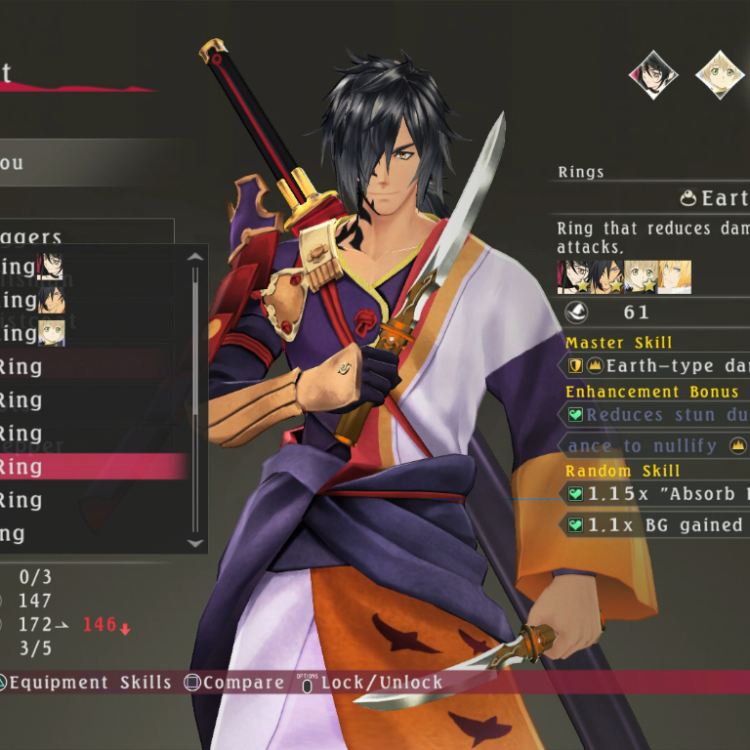Click the ring list's scroll down arrow
This screenshot has width=750, height=750.
tap(195, 542)
